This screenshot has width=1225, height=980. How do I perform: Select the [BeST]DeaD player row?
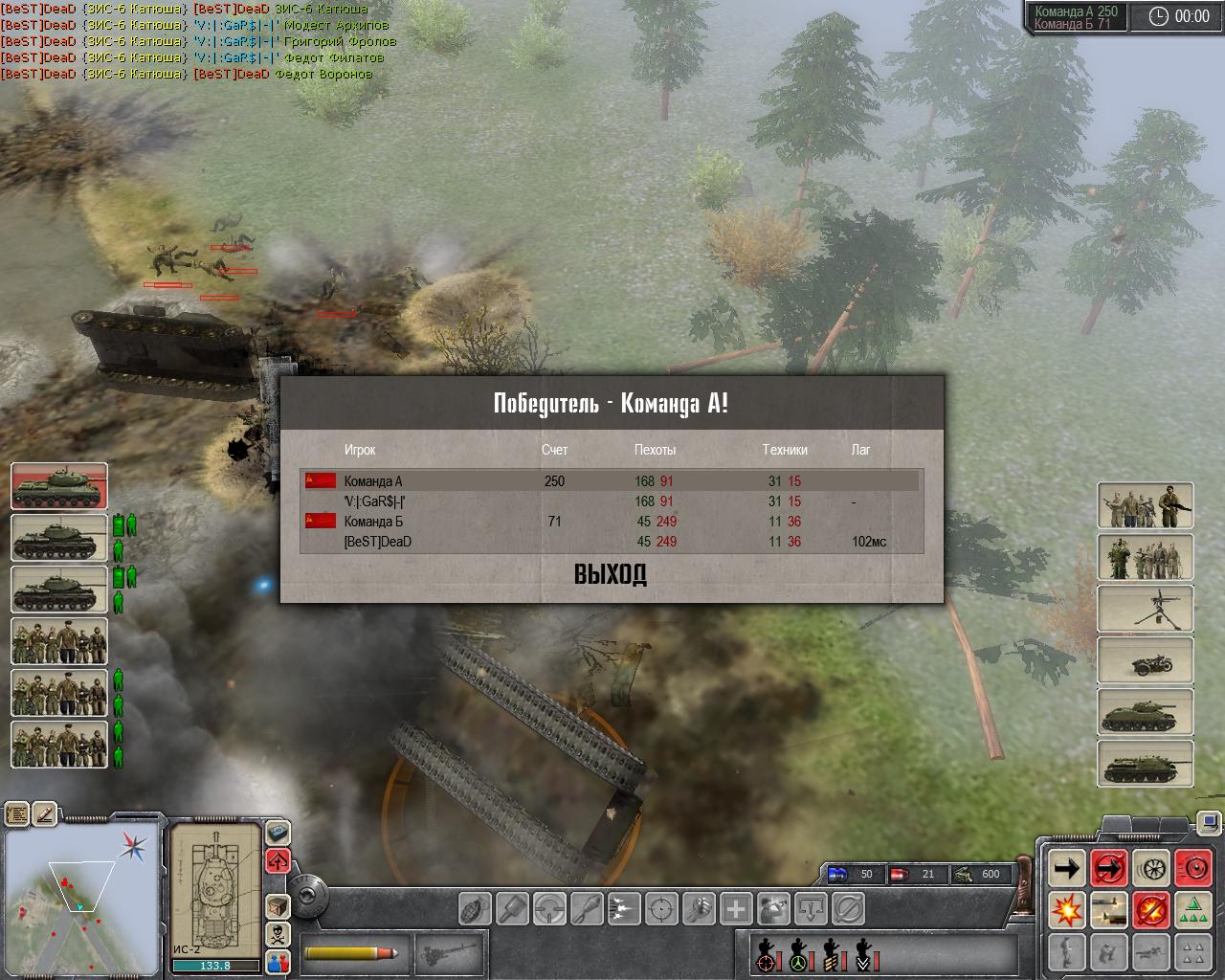[x=612, y=542]
